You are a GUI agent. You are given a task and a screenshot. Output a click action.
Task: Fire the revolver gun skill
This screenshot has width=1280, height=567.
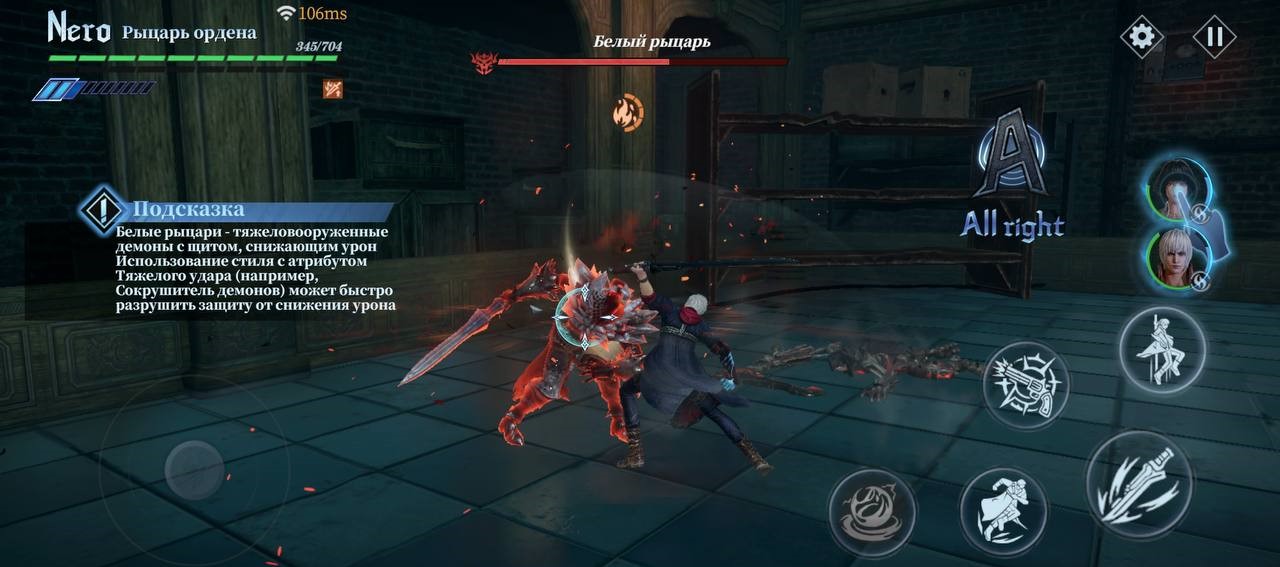point(1025,385)
